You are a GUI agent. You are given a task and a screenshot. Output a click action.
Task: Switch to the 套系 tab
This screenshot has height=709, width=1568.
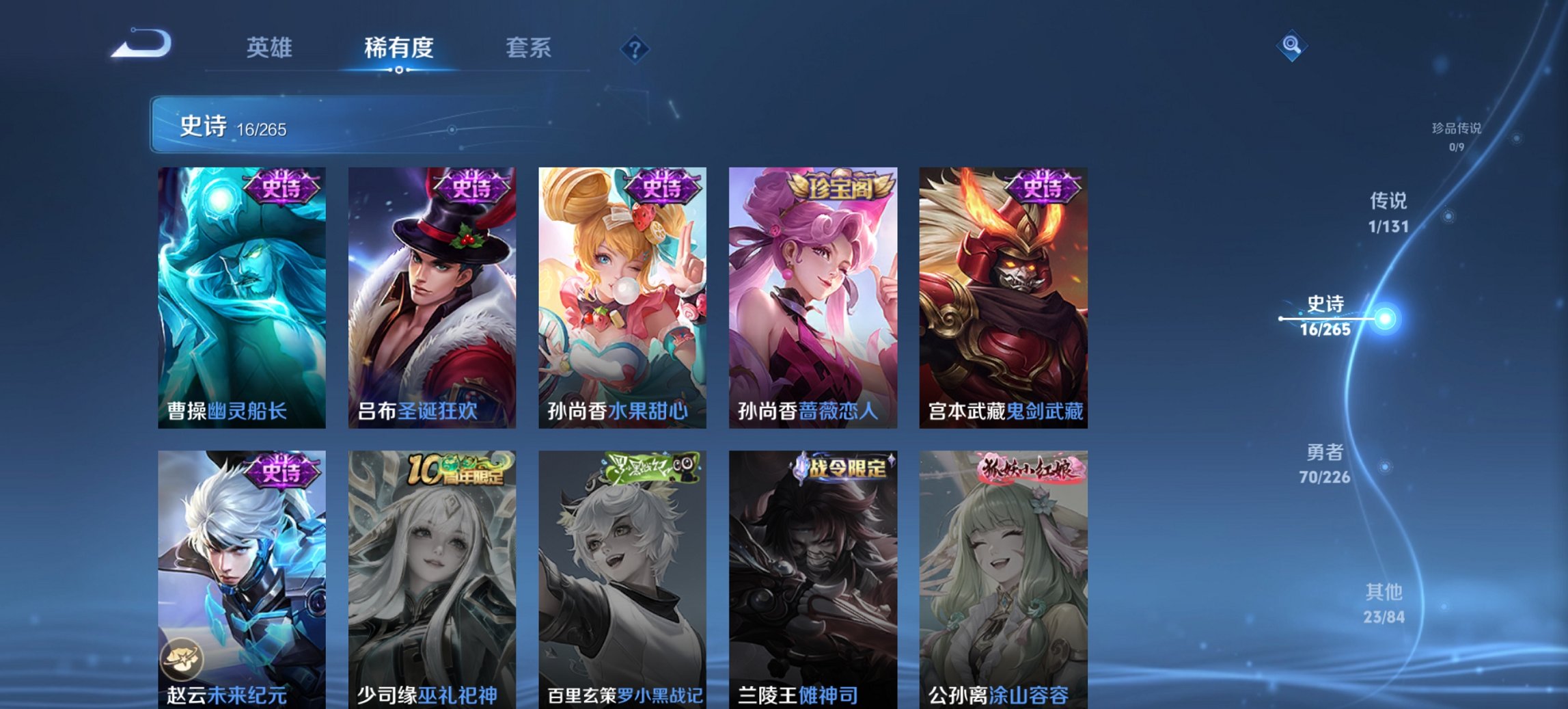(x=529, y=49)
